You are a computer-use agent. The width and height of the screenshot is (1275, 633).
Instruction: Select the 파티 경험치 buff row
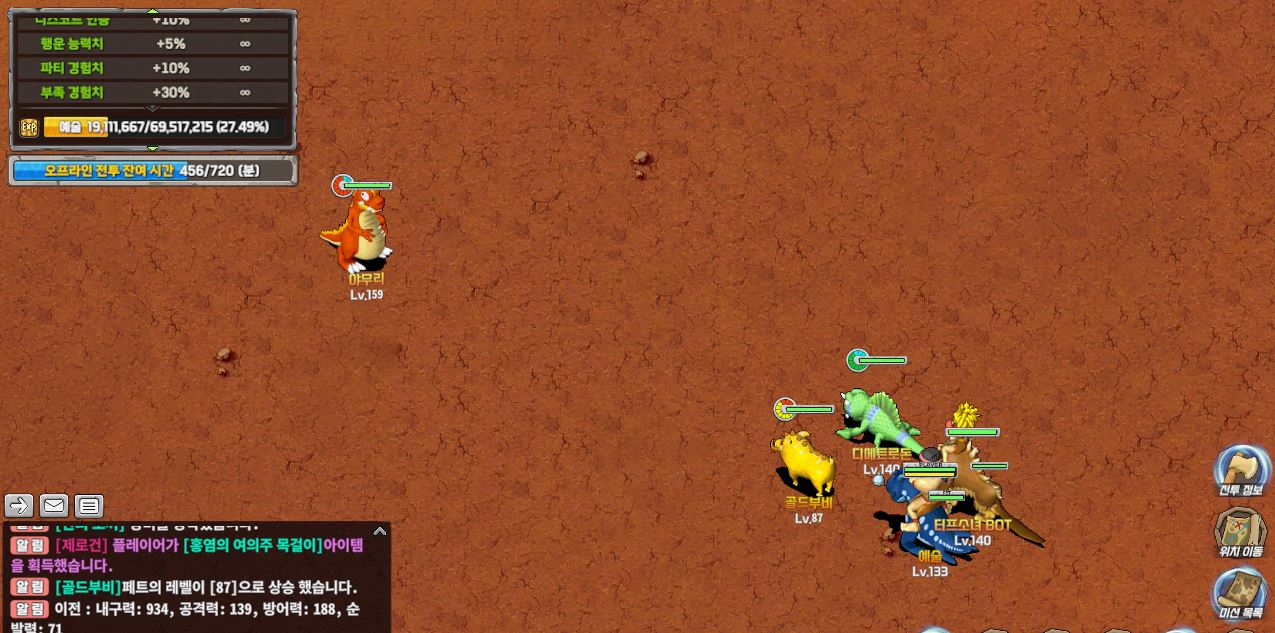(x=152, y=68)
